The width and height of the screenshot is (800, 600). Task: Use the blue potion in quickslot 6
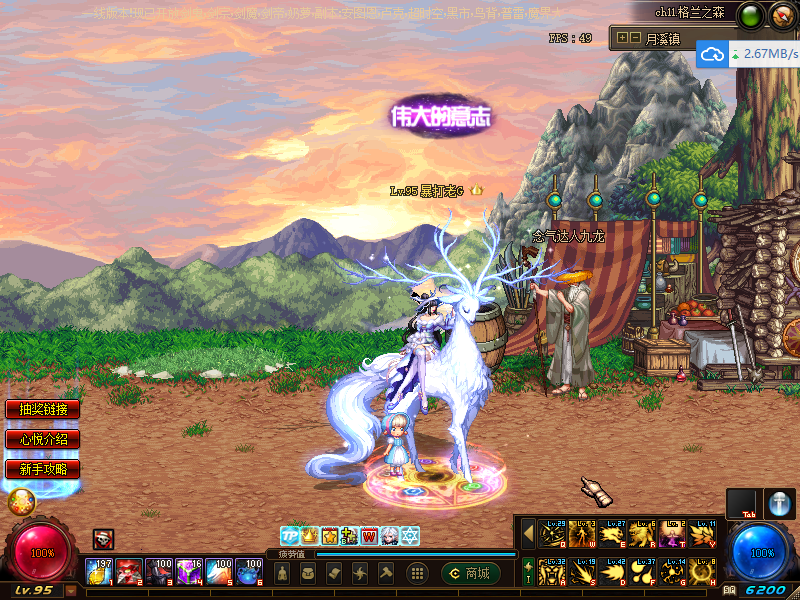click(249, 571)
